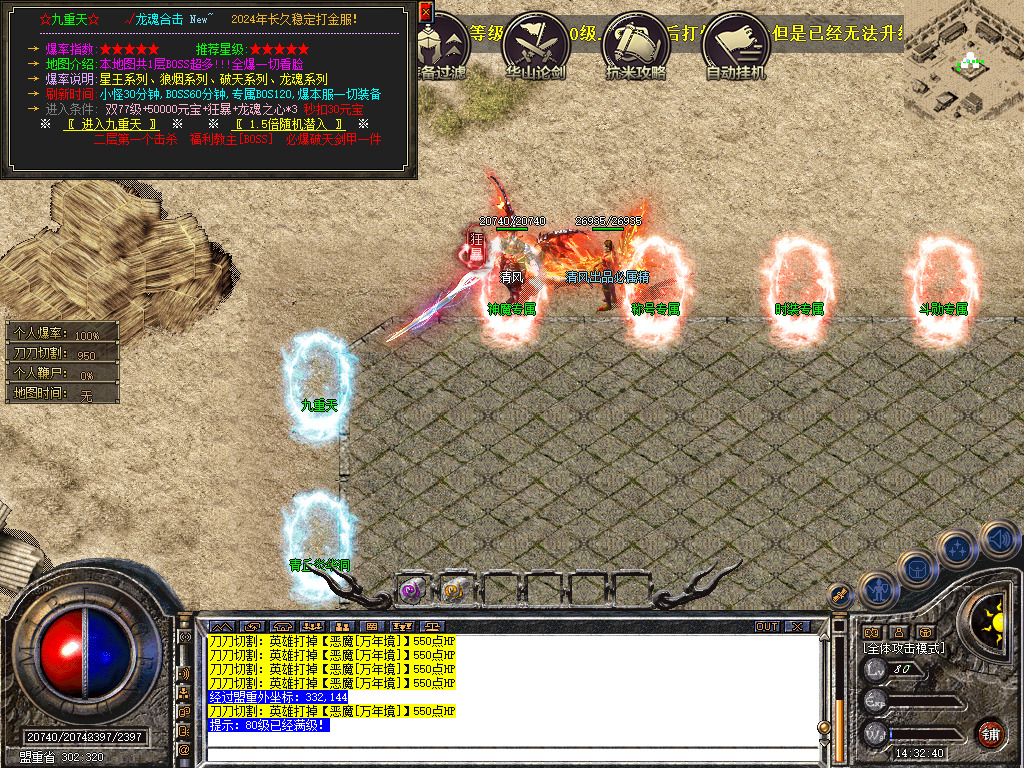
Task: Click the 进入九重天 link
Action: click(x=111, y=124)
